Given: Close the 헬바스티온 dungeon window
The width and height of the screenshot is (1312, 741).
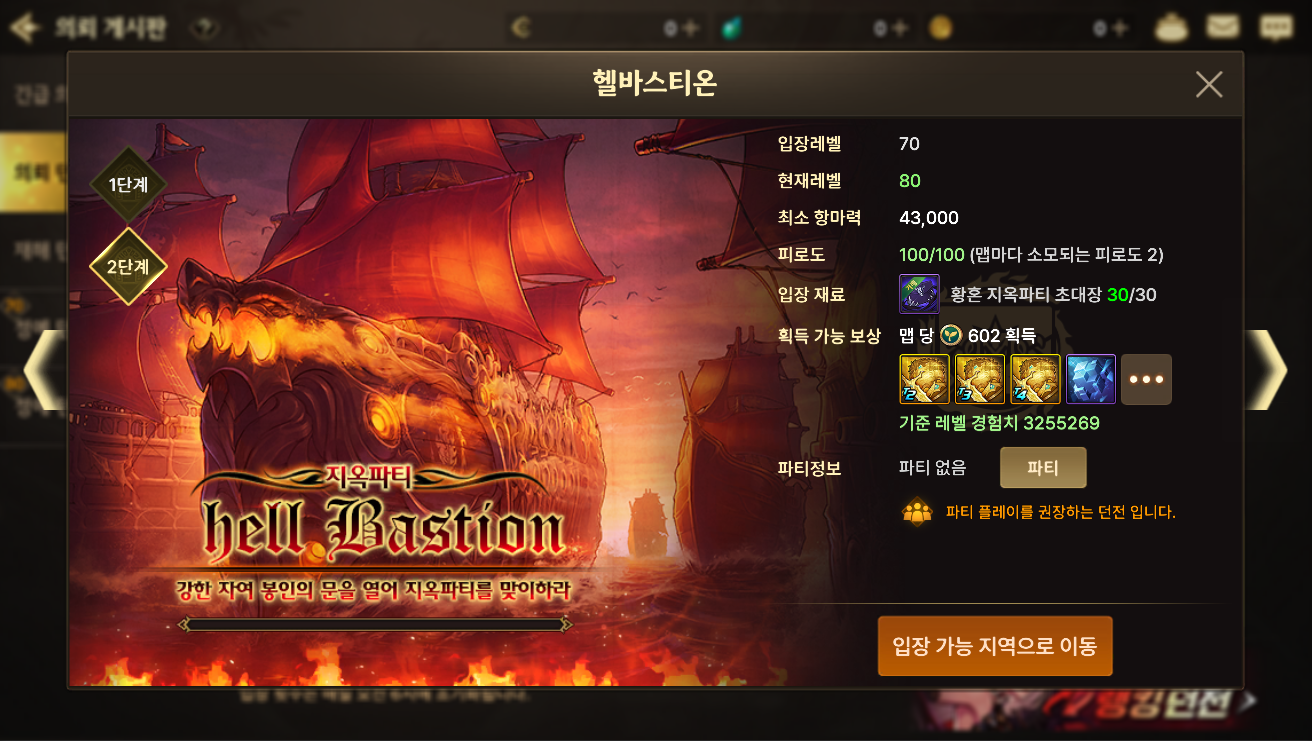Looking at the screenshot, I should [1209, 85].
